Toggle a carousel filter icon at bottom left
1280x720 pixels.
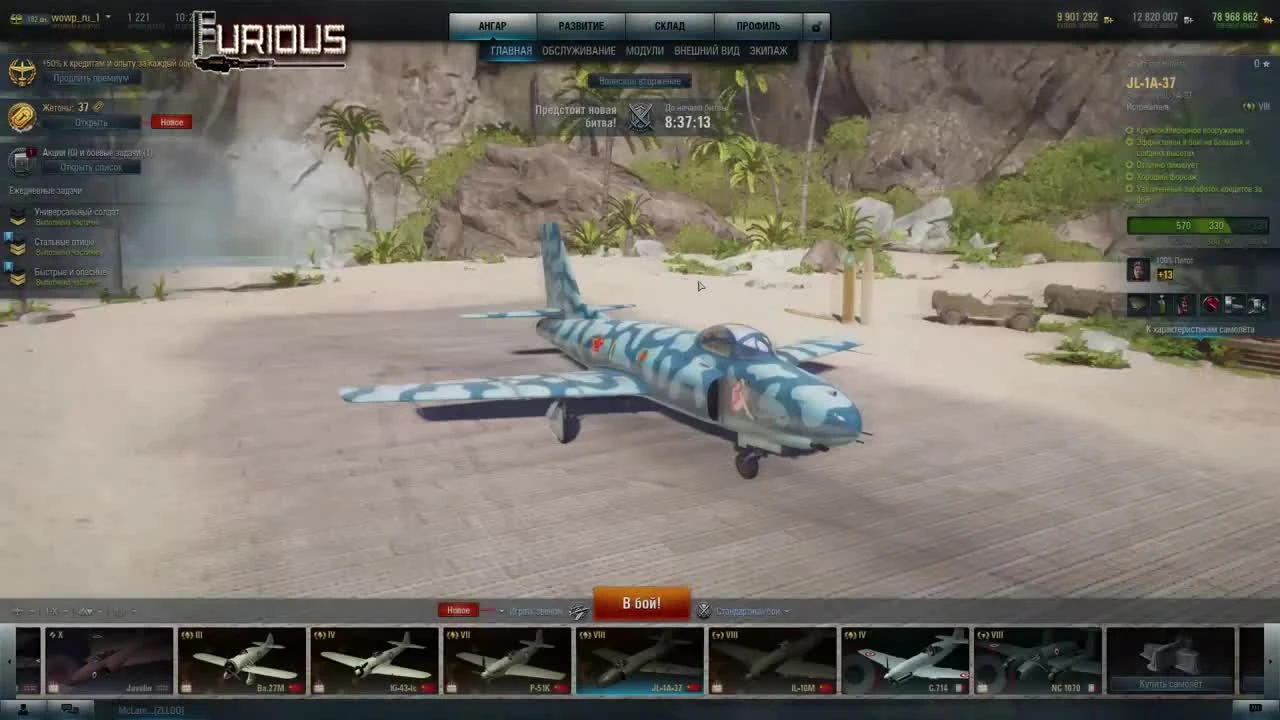pyautogui.click(x=16, y=610)
